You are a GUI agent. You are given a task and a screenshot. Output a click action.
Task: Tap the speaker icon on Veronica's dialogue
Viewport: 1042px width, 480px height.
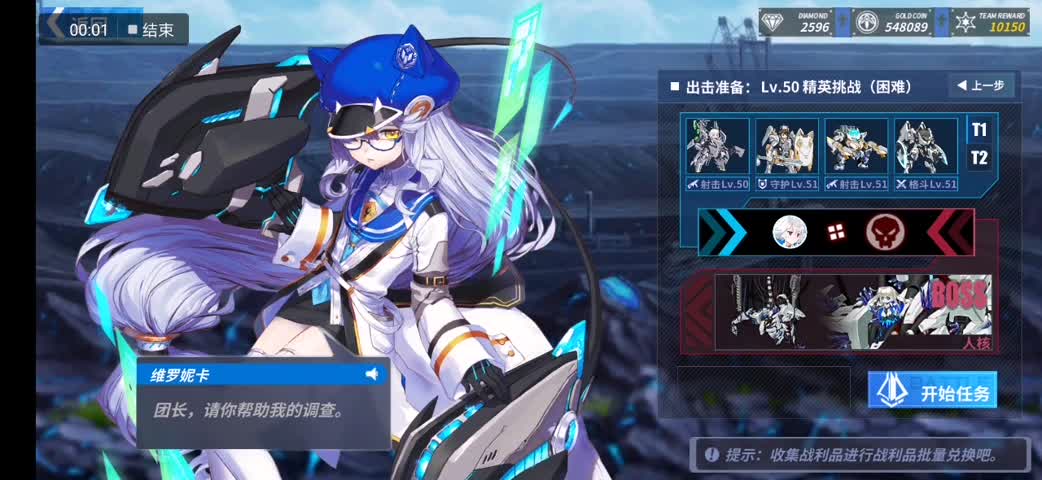(372, 374)
